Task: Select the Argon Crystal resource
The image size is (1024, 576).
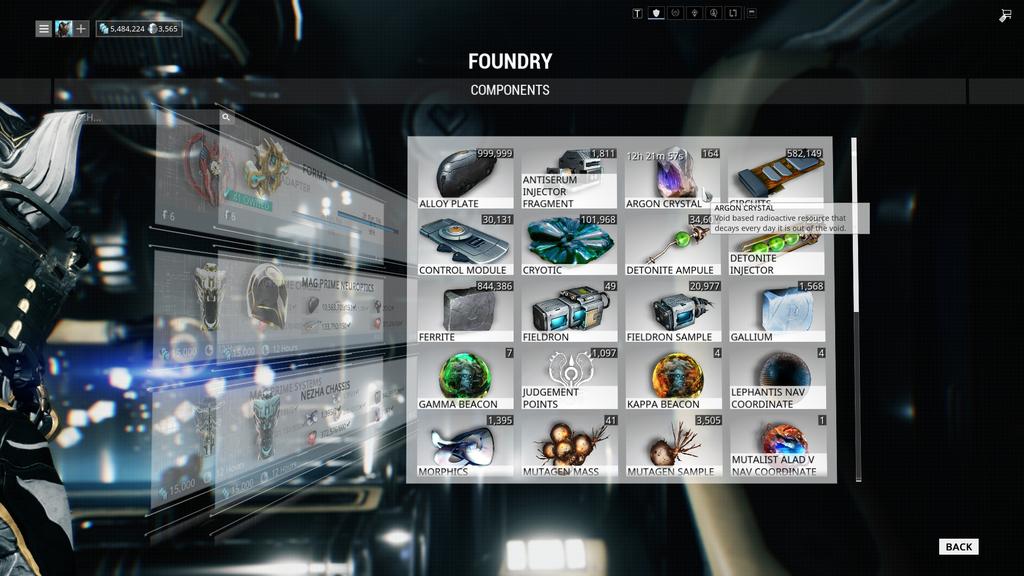Action: tap(672, 178)
